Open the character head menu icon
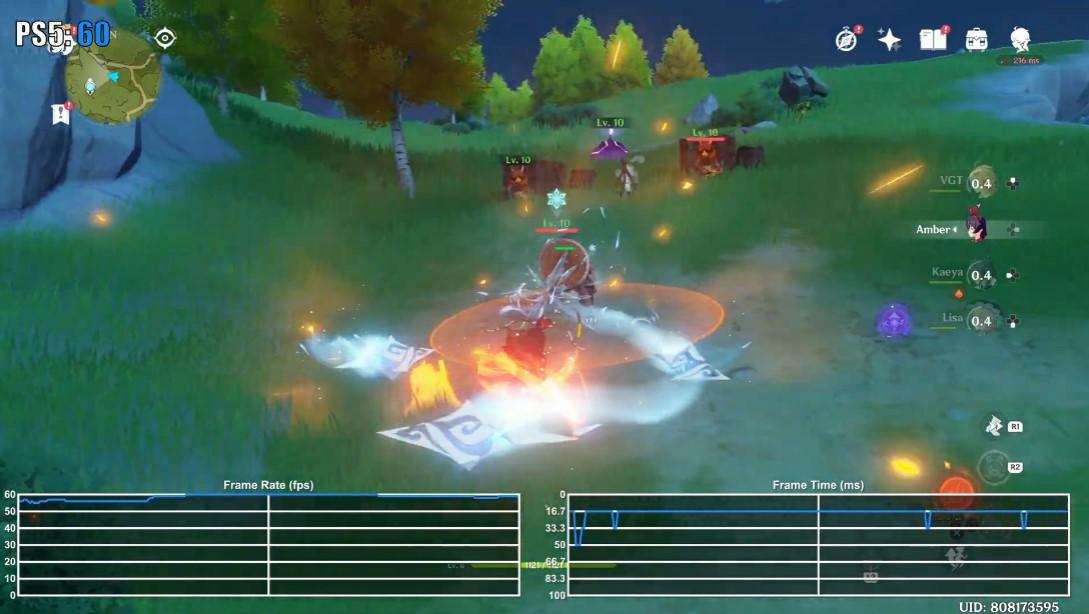The image size is (1089, 614). [x=1020, y=40]
